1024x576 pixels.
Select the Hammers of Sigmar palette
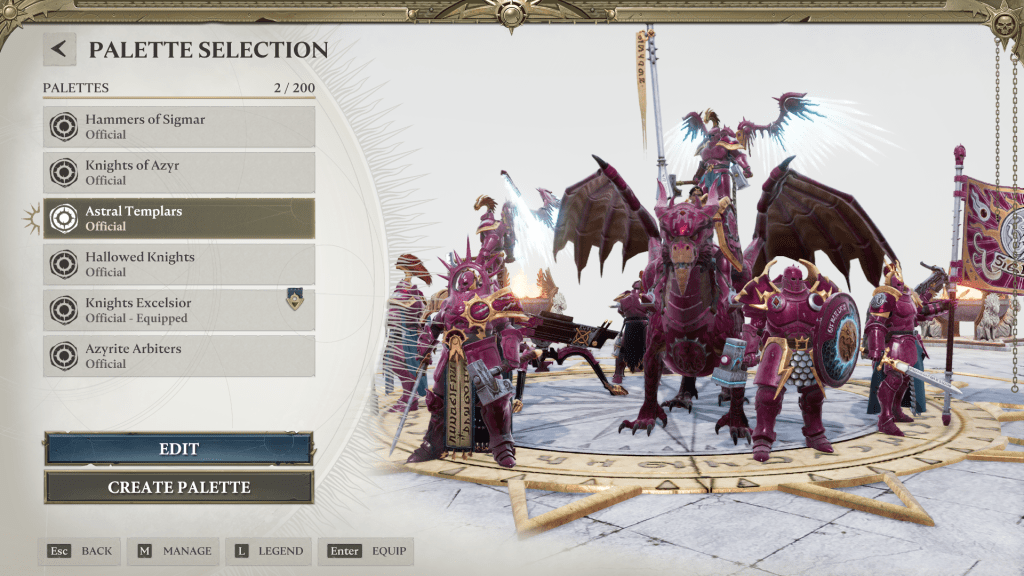click(179, 127)
